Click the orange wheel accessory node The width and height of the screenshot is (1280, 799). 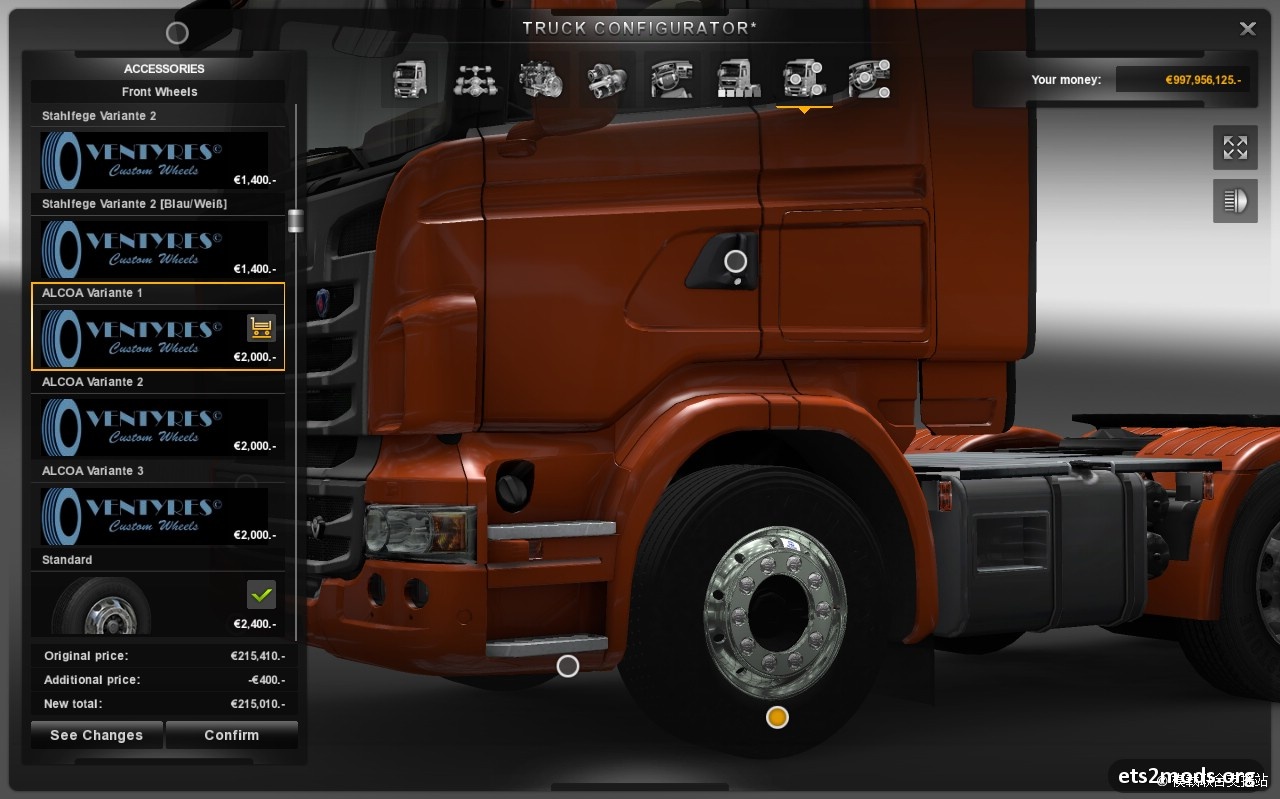click(777, 717)
